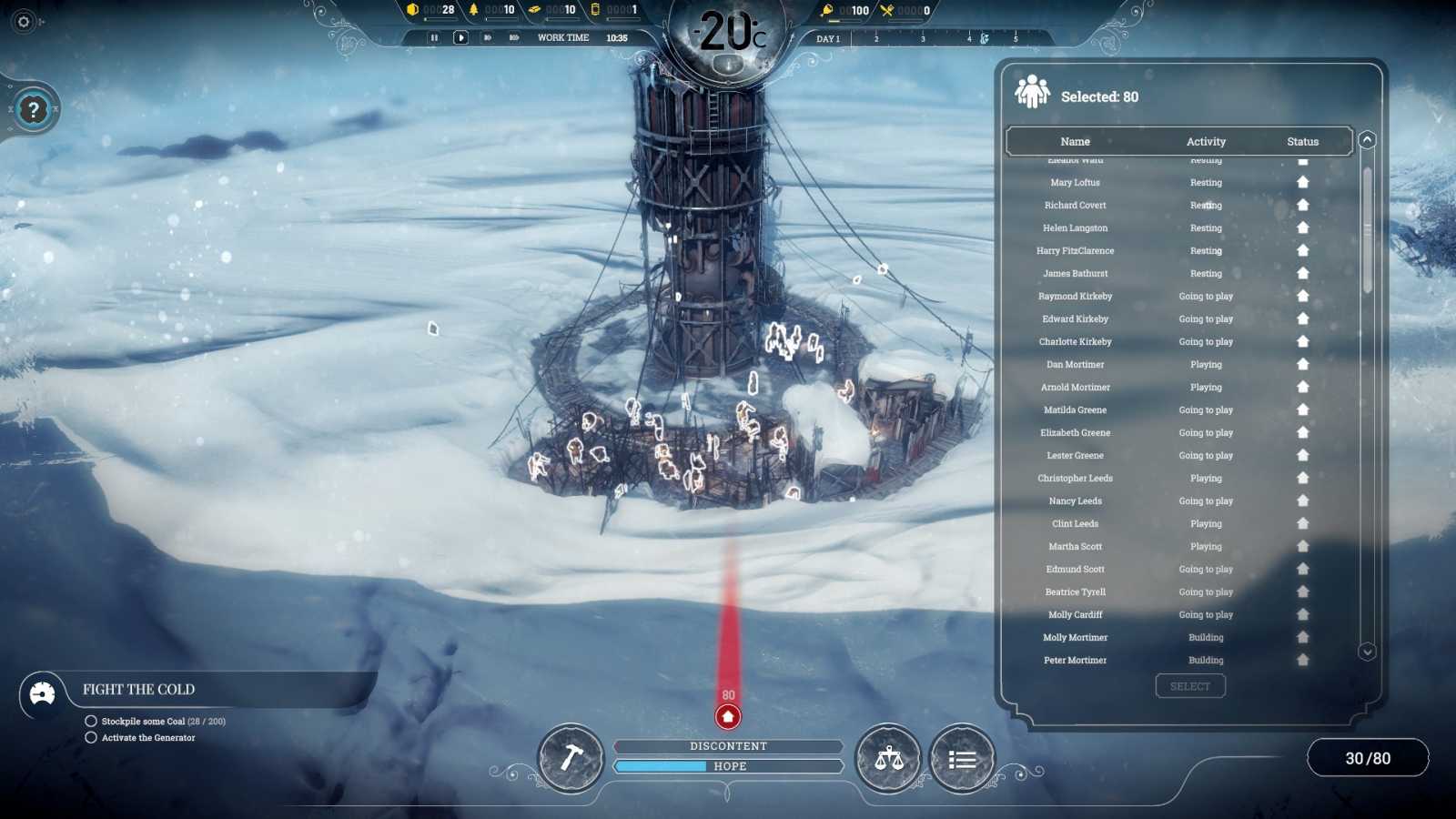Open the question mark help button

click(x=34, y=110)
